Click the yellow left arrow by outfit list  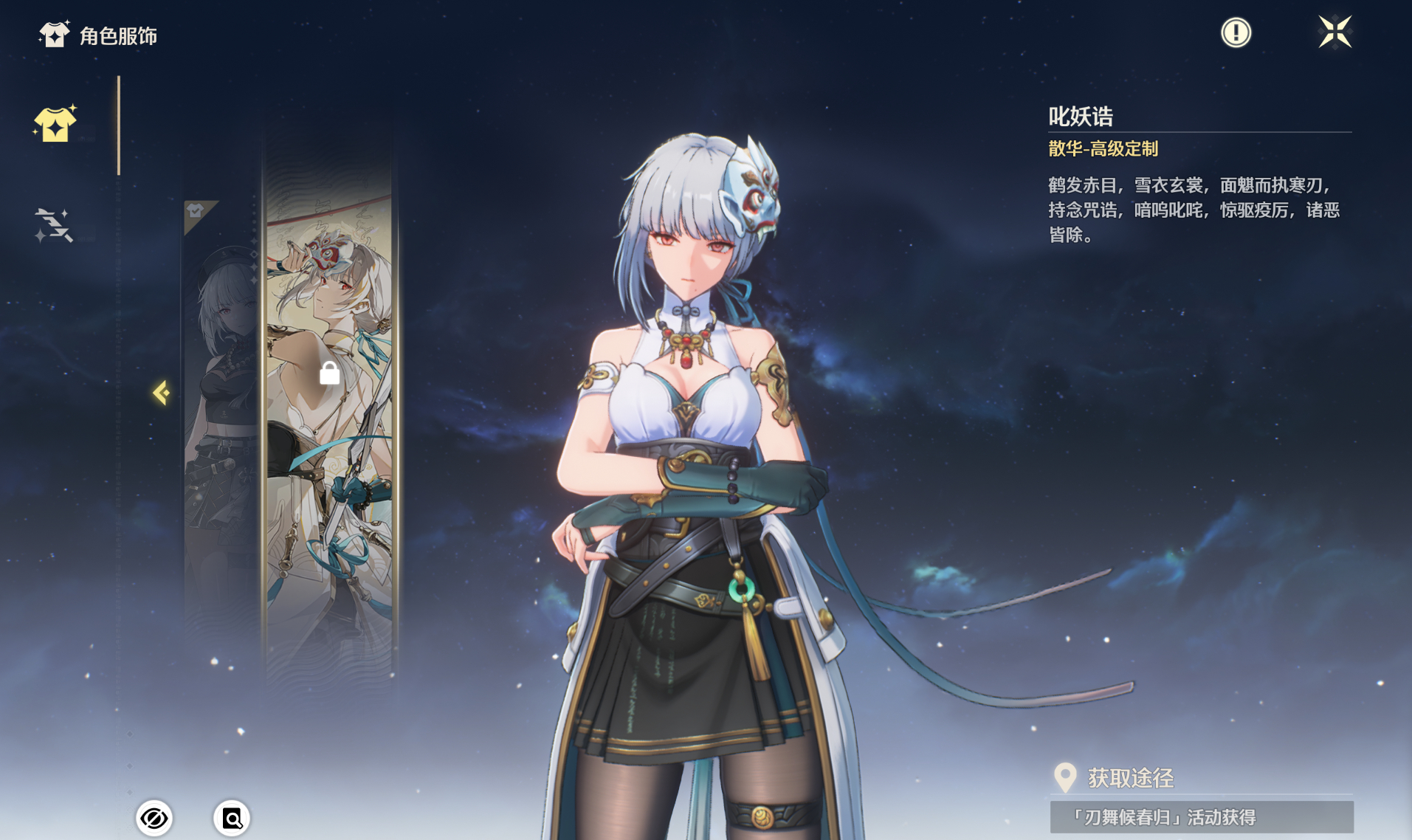click(161, 393)
